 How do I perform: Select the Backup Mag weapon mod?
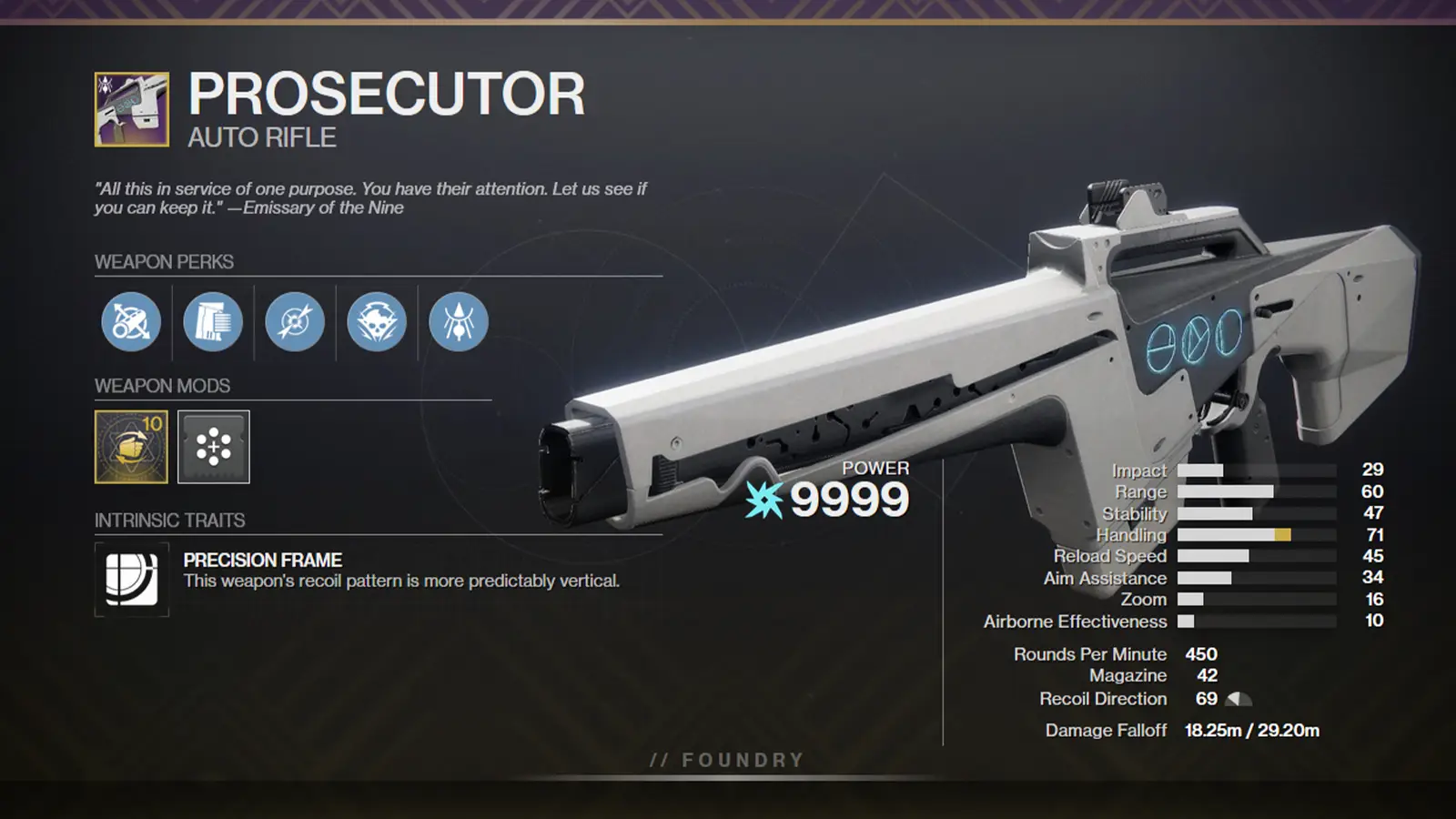point(211,448)
